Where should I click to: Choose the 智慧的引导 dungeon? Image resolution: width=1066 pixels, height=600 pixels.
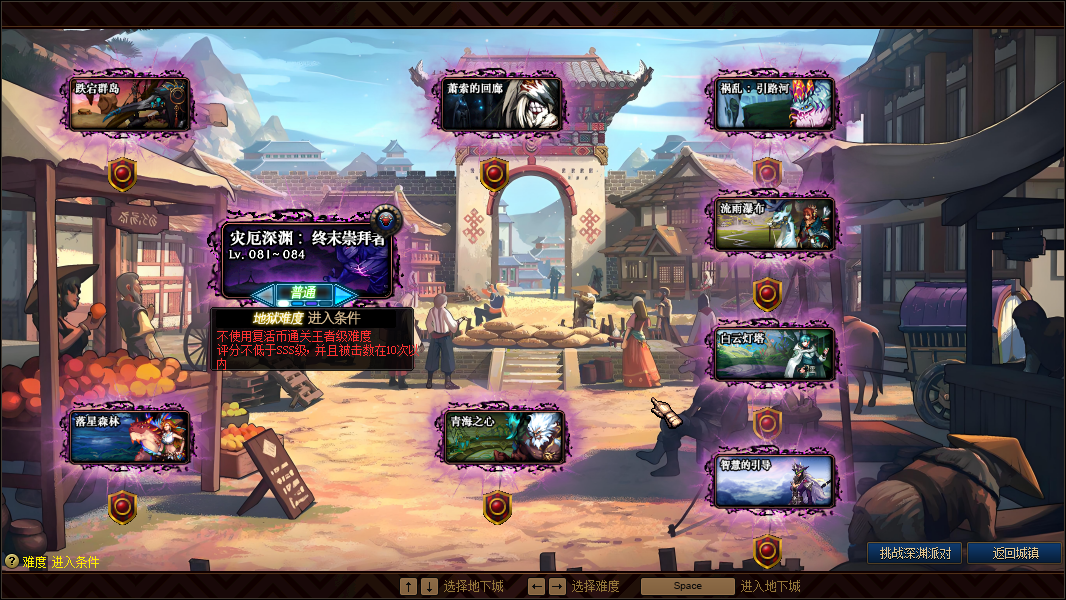point(774,481)
